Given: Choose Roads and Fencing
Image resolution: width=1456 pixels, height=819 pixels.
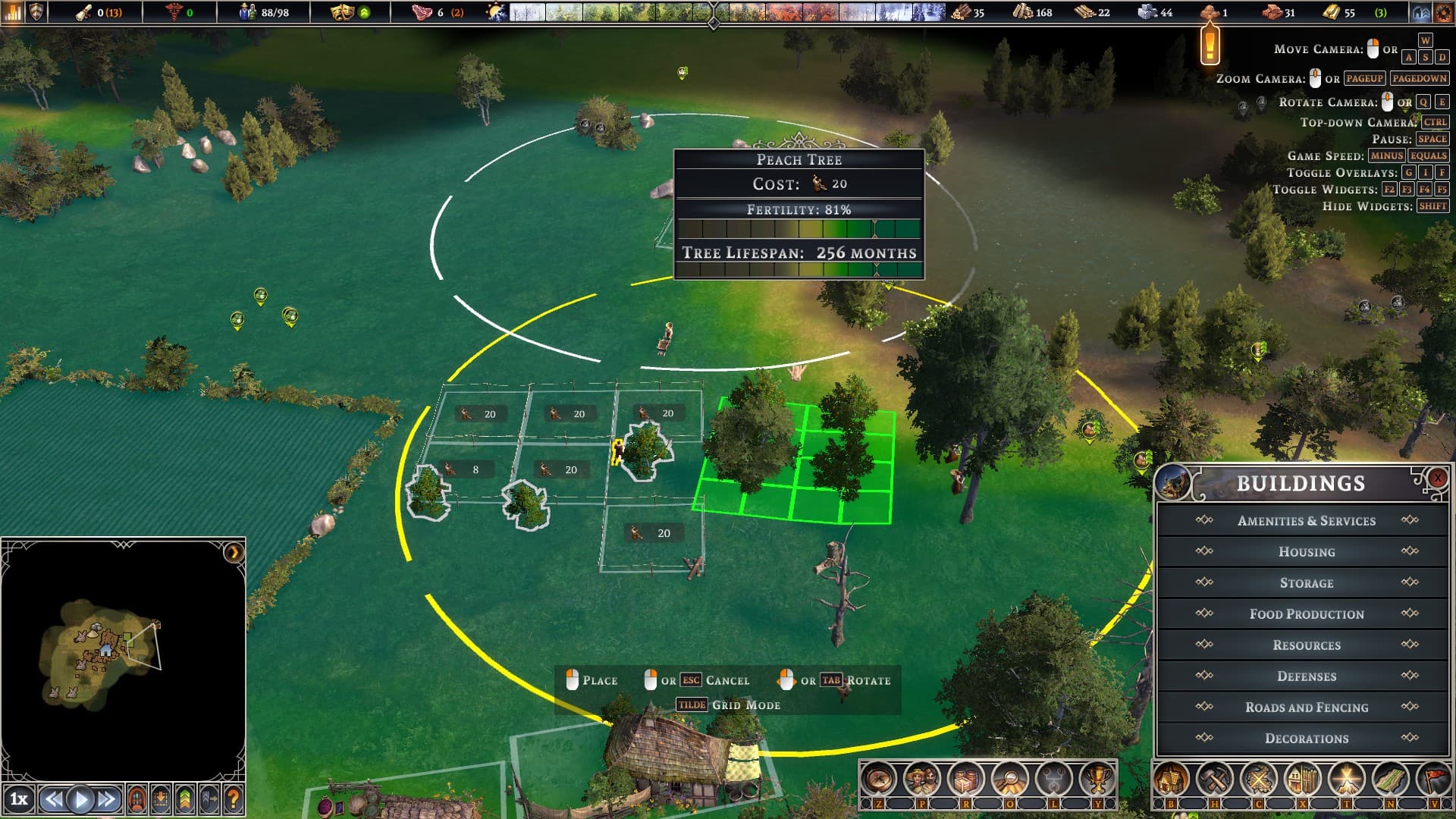Looking at the screenshot, I should (x=1306, y=708).
